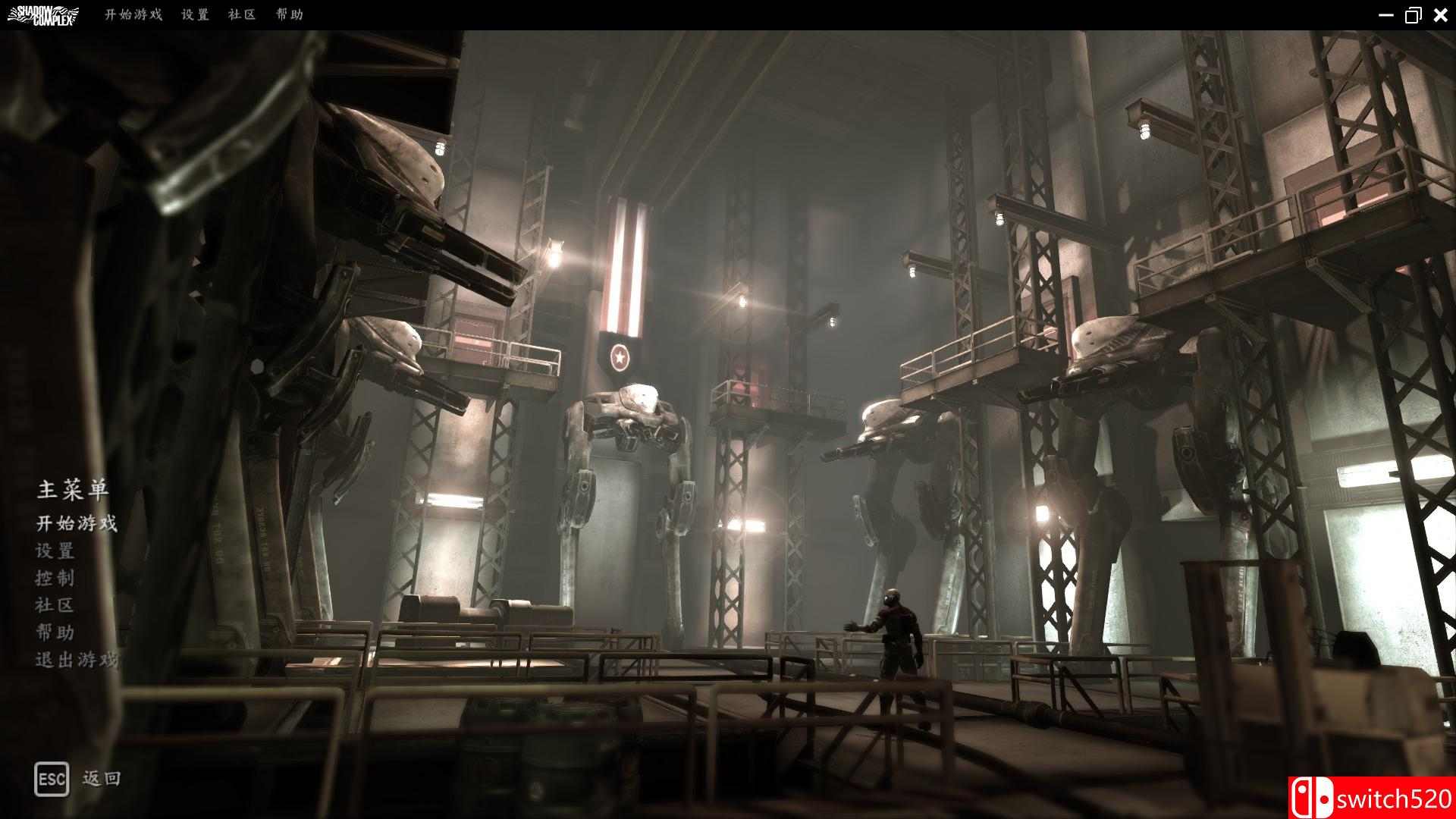Select 开始游戏 in the main menu list

(x=77, y=523)
